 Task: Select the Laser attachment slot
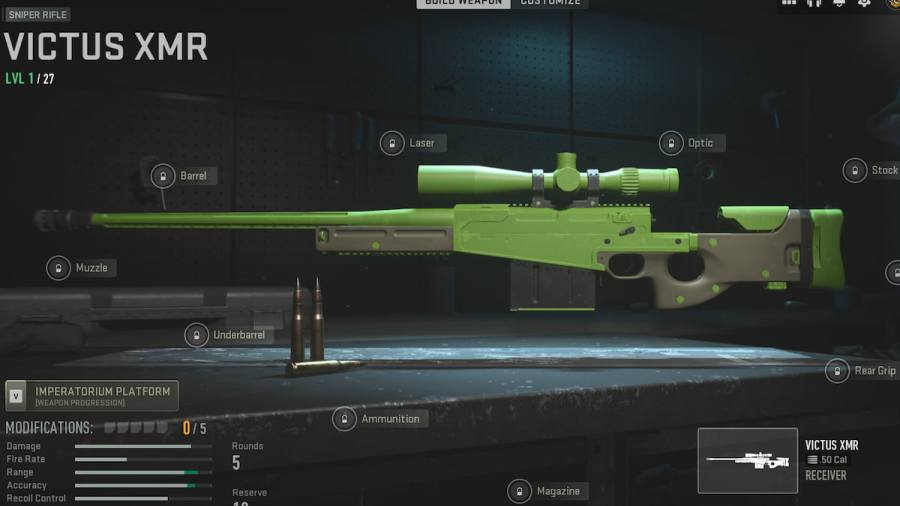(410, 143)
